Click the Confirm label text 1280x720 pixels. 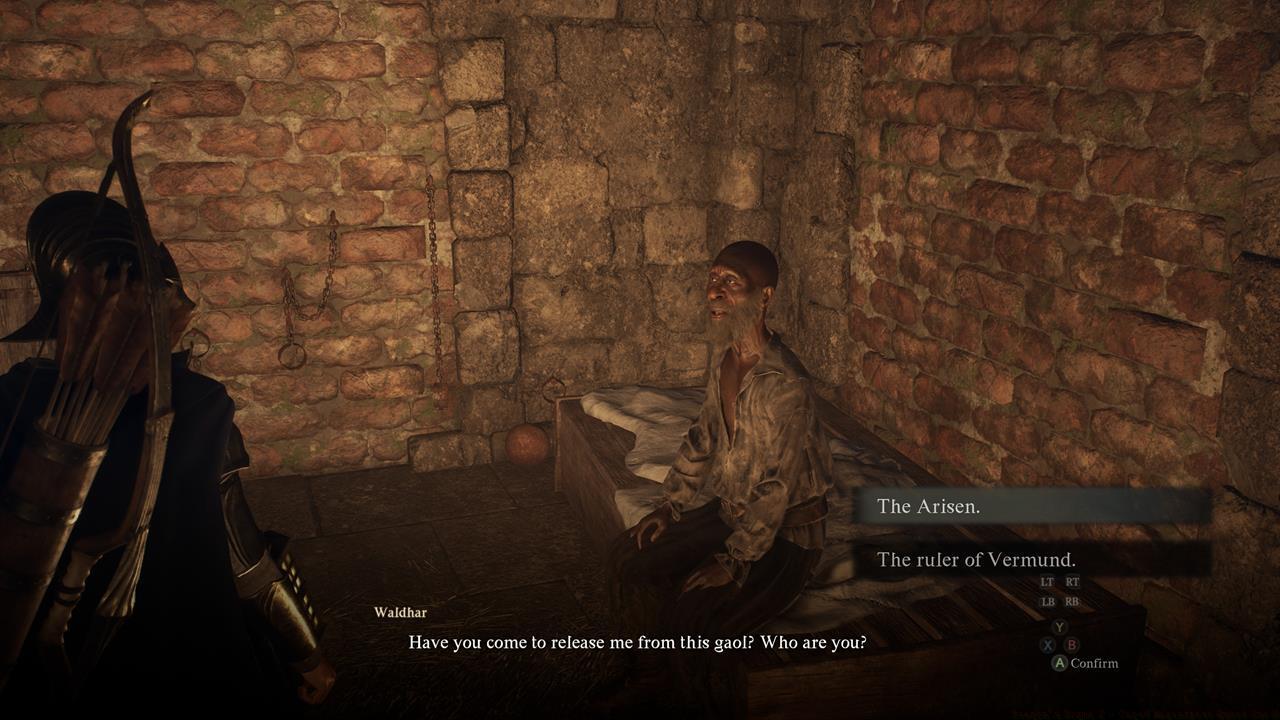click(x=1096, y=663)
